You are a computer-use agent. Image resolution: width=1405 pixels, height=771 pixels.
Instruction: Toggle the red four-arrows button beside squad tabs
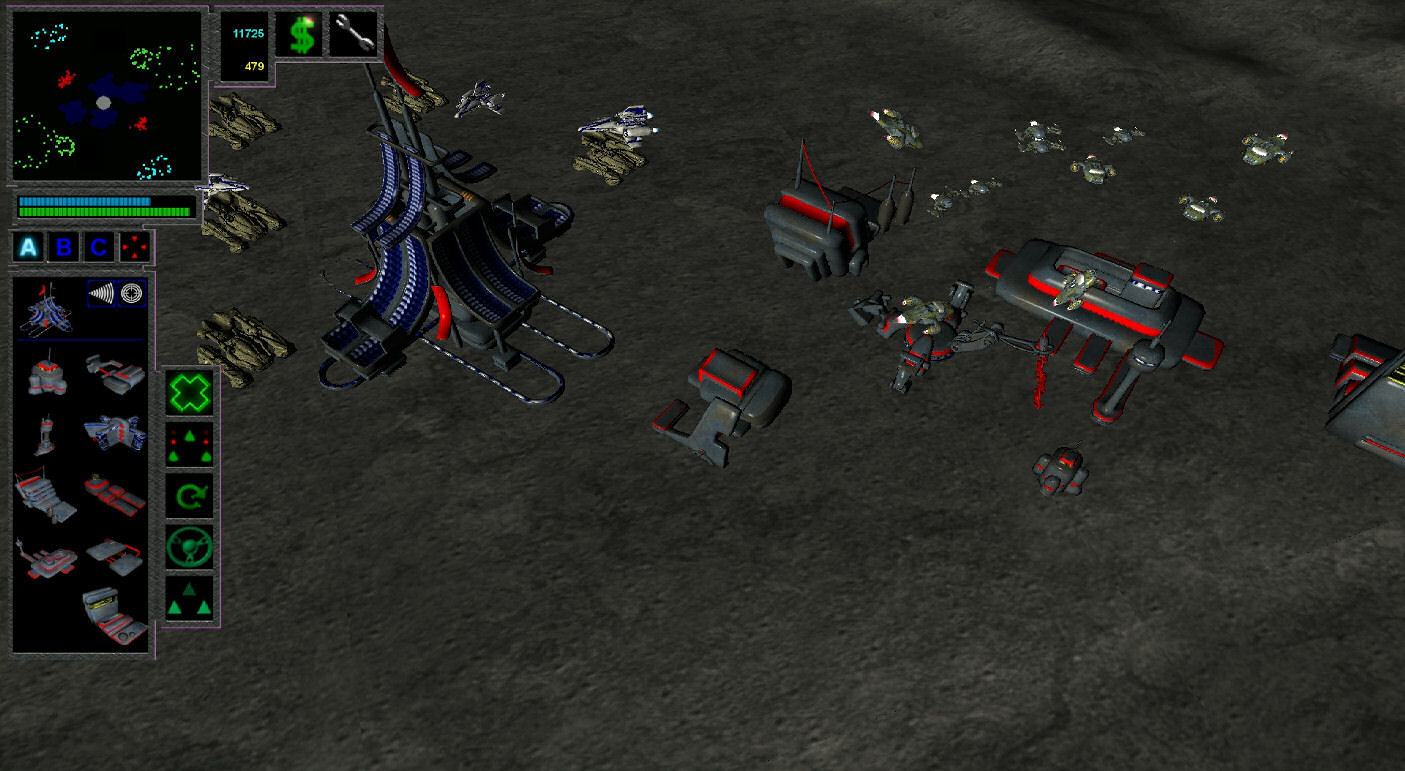(133, 248)
